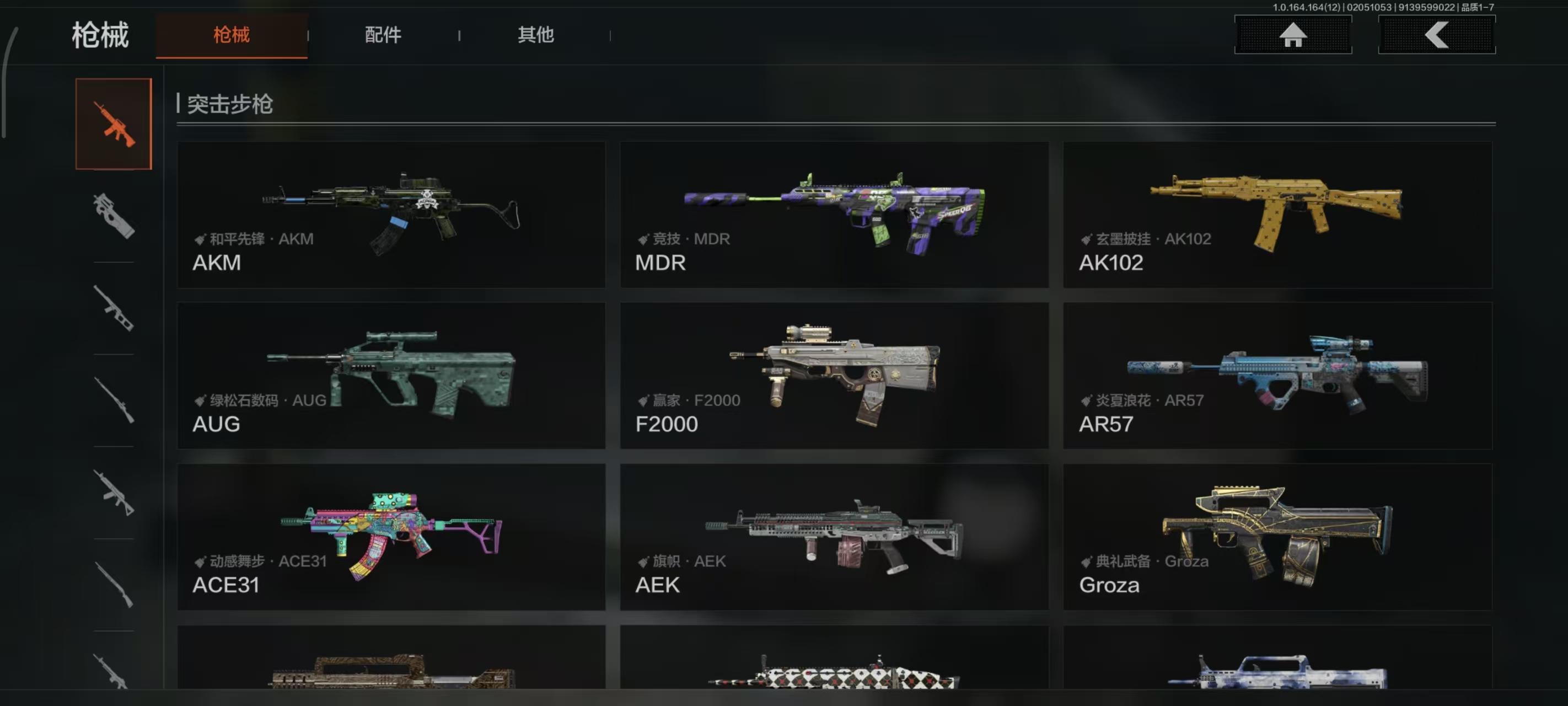Viewport: 1568px width, 706px height.
Task: Select the P90 submachine gun category icon
Action: coord(114,216)
